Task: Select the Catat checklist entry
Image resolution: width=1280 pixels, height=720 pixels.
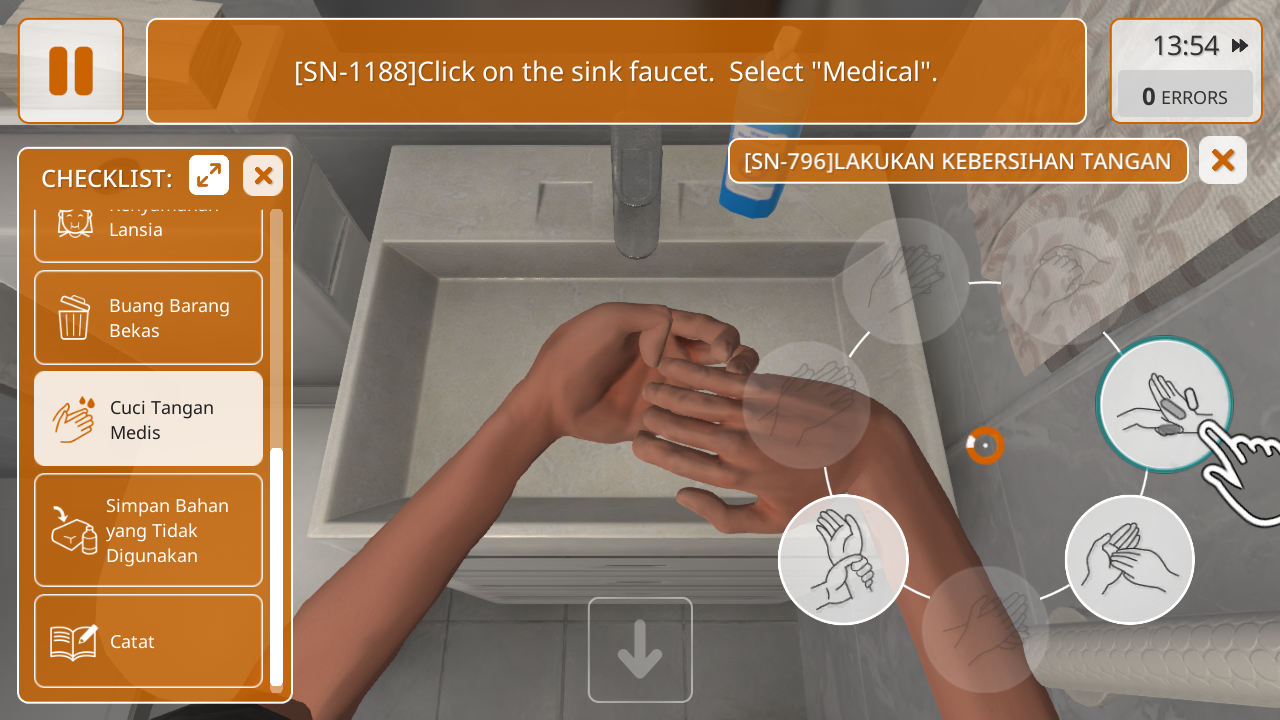Action: click(149, 641)
